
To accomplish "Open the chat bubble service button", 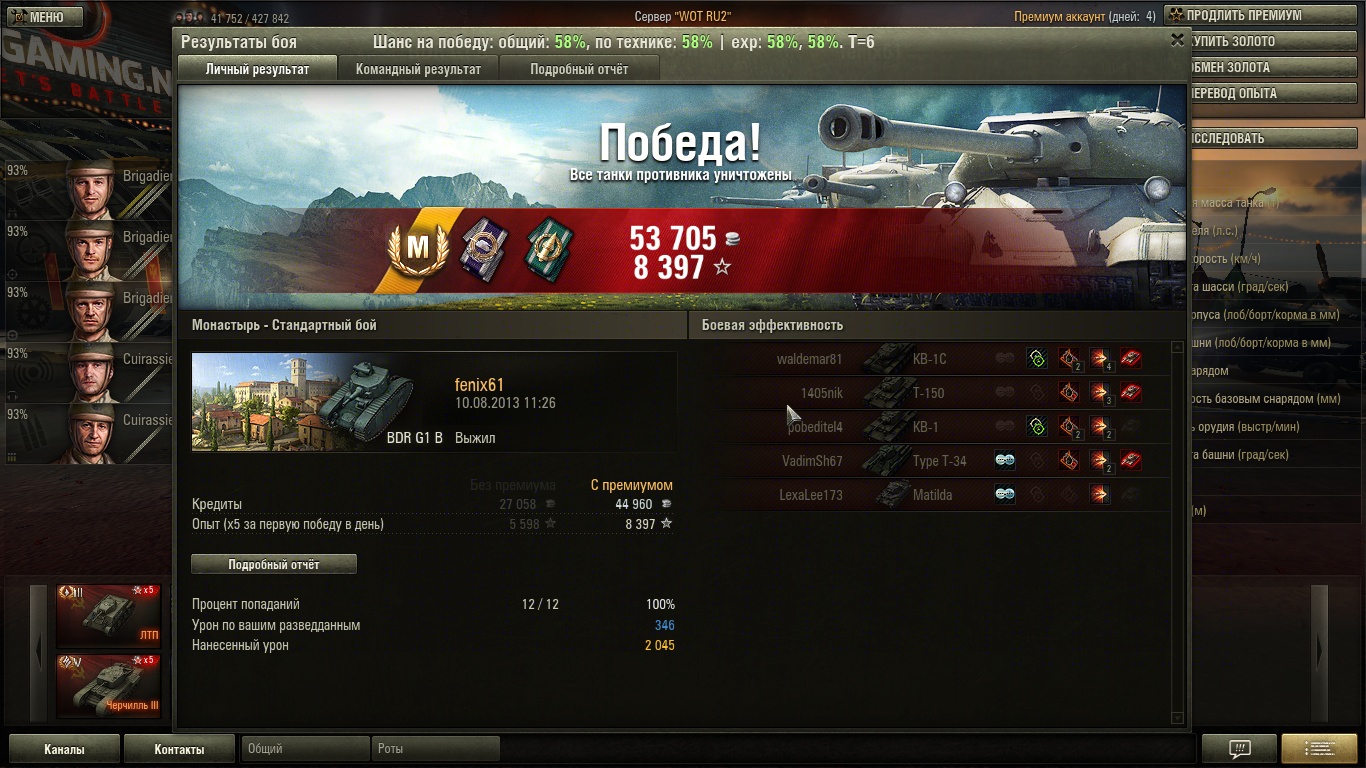I will pos(1239,749).
